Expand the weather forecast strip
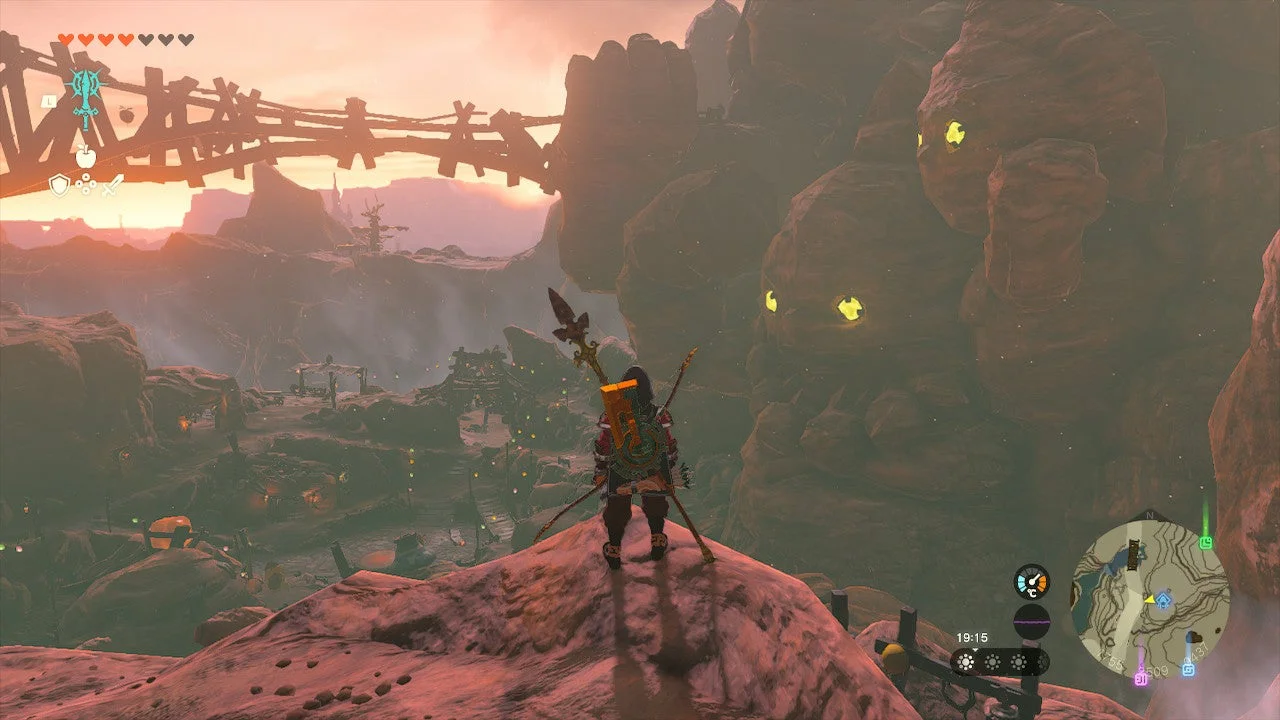Image resolution: width=1280 pixels, height=720 pixels. point(1000,662)
